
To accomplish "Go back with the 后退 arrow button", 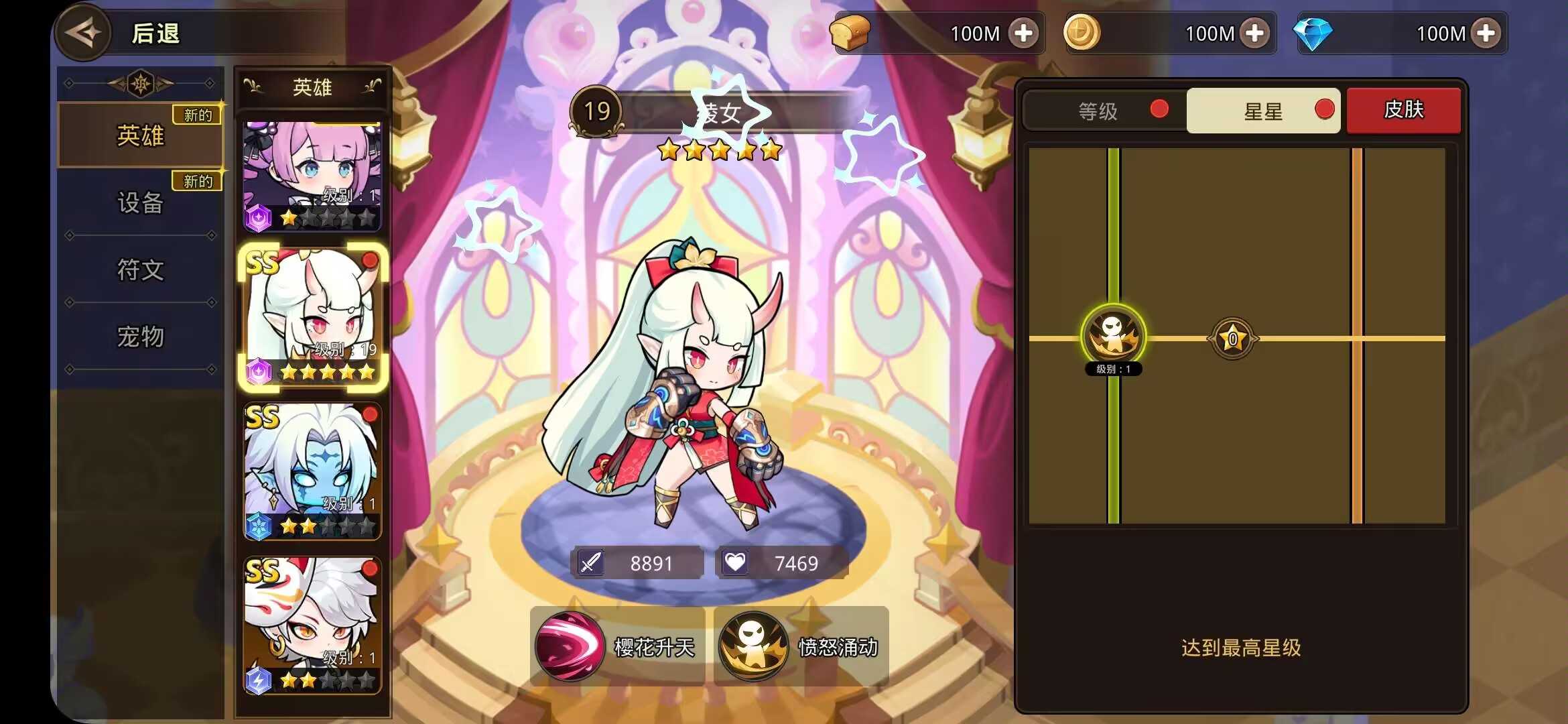I will click(84, 33).
